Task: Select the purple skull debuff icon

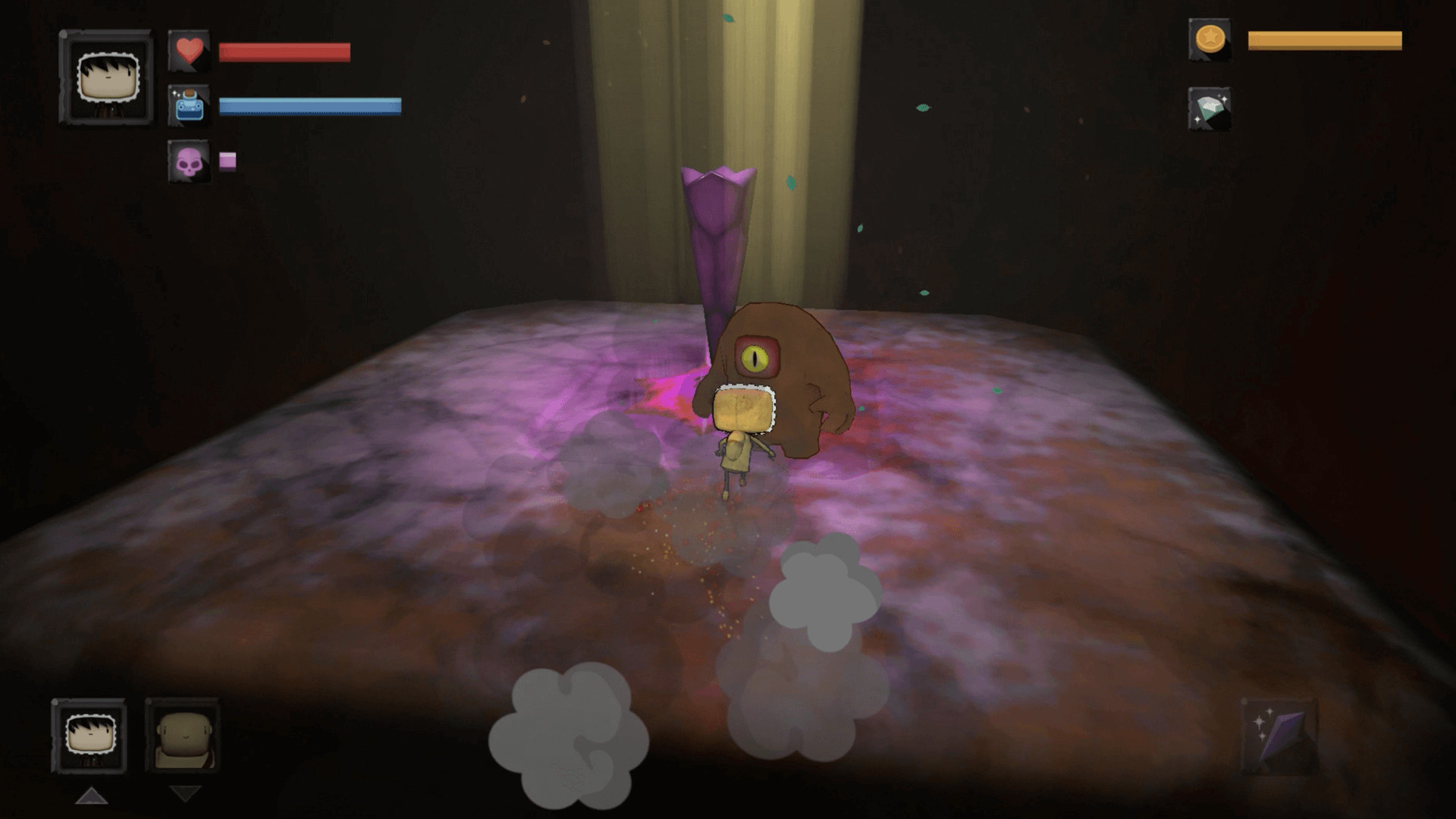Action: click(x=191, y=162)
